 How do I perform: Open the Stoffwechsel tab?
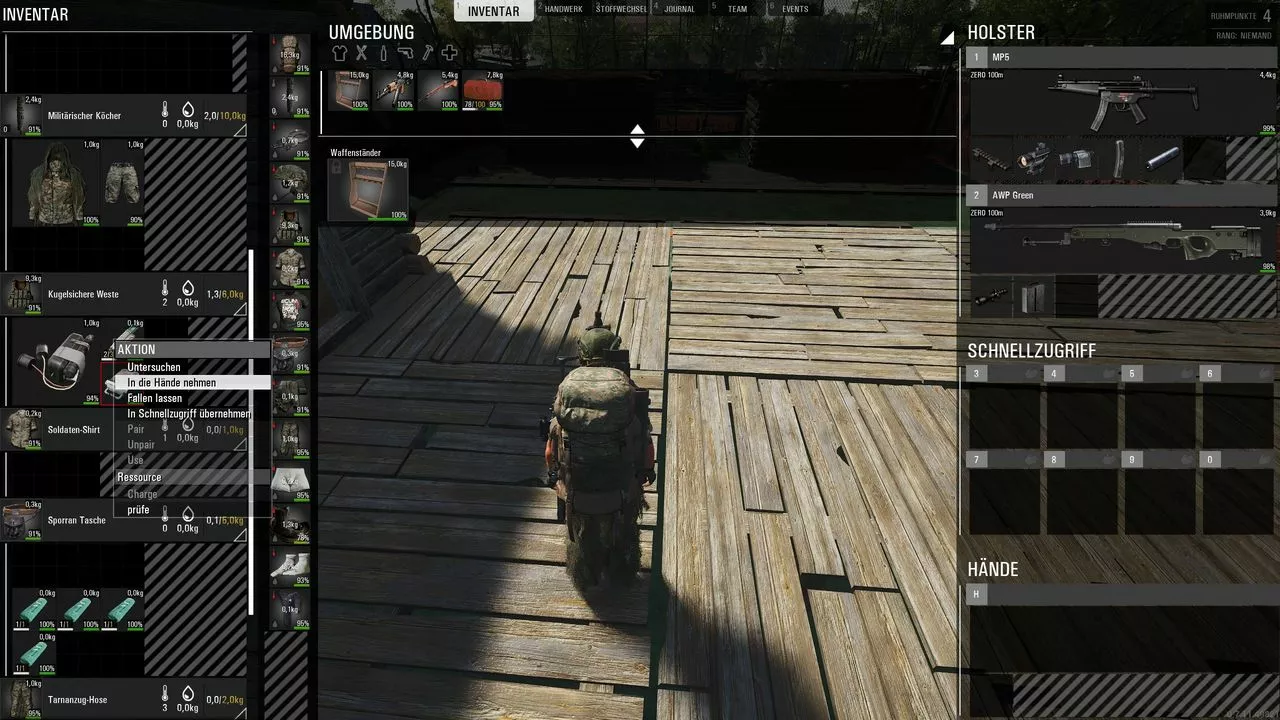(621, 9)
